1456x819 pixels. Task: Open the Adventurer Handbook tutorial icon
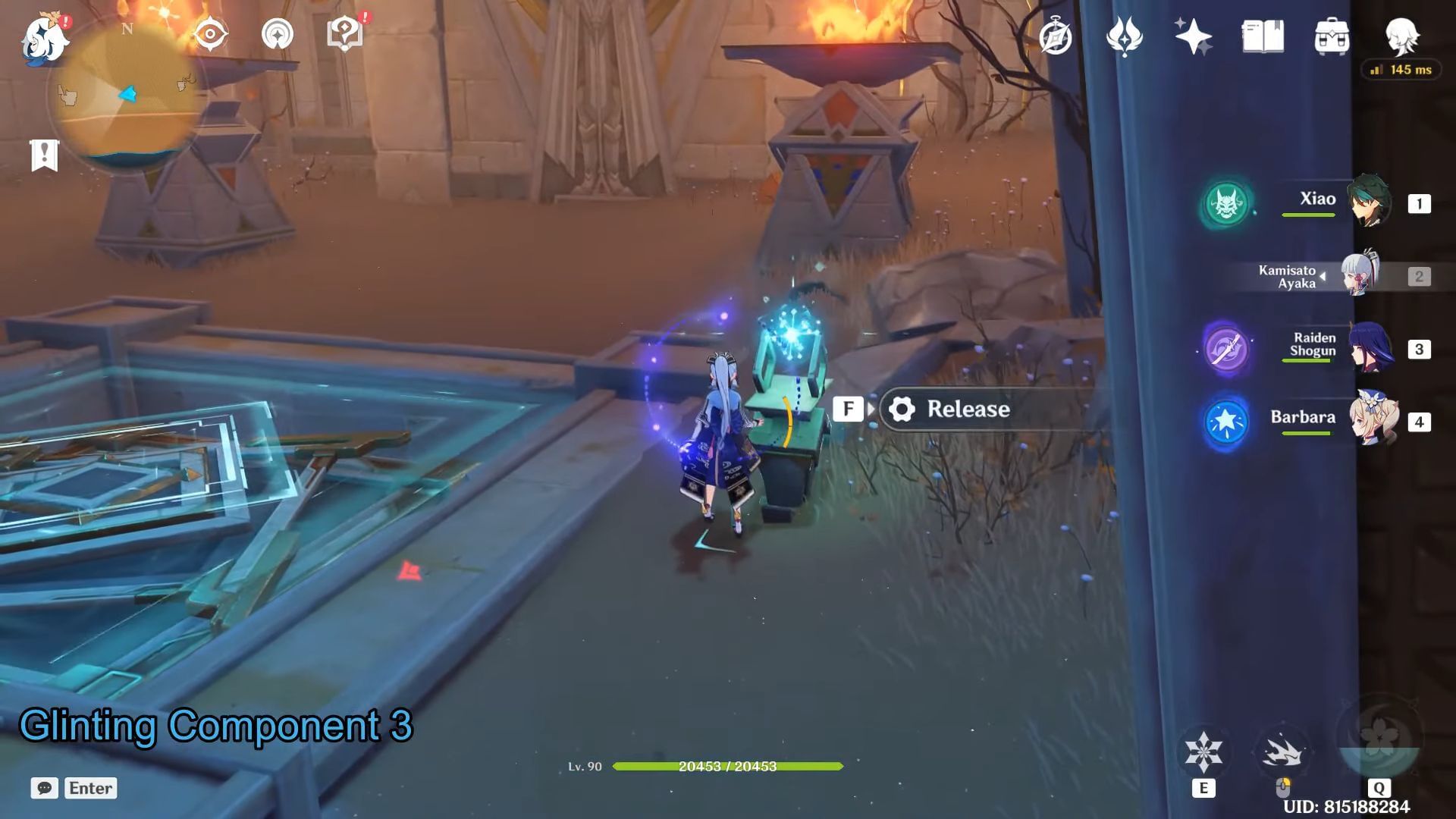(x=345, y=34)
